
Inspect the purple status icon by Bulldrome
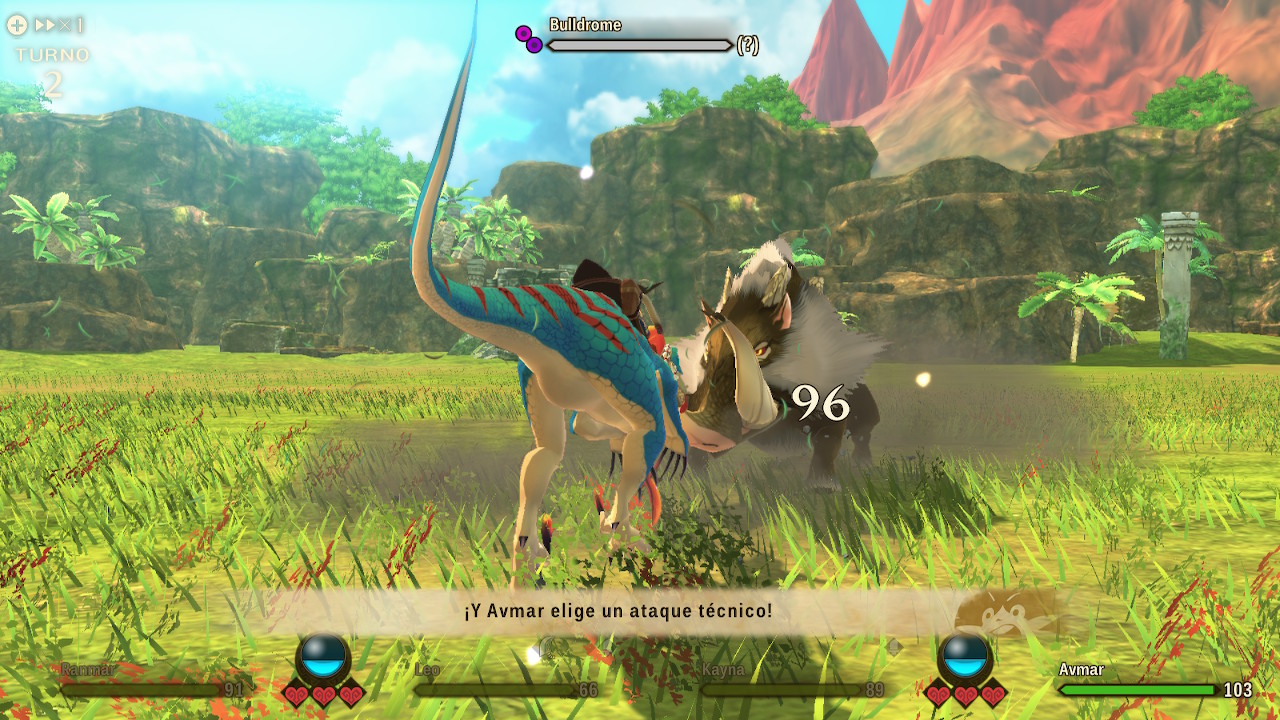[529, 39]
